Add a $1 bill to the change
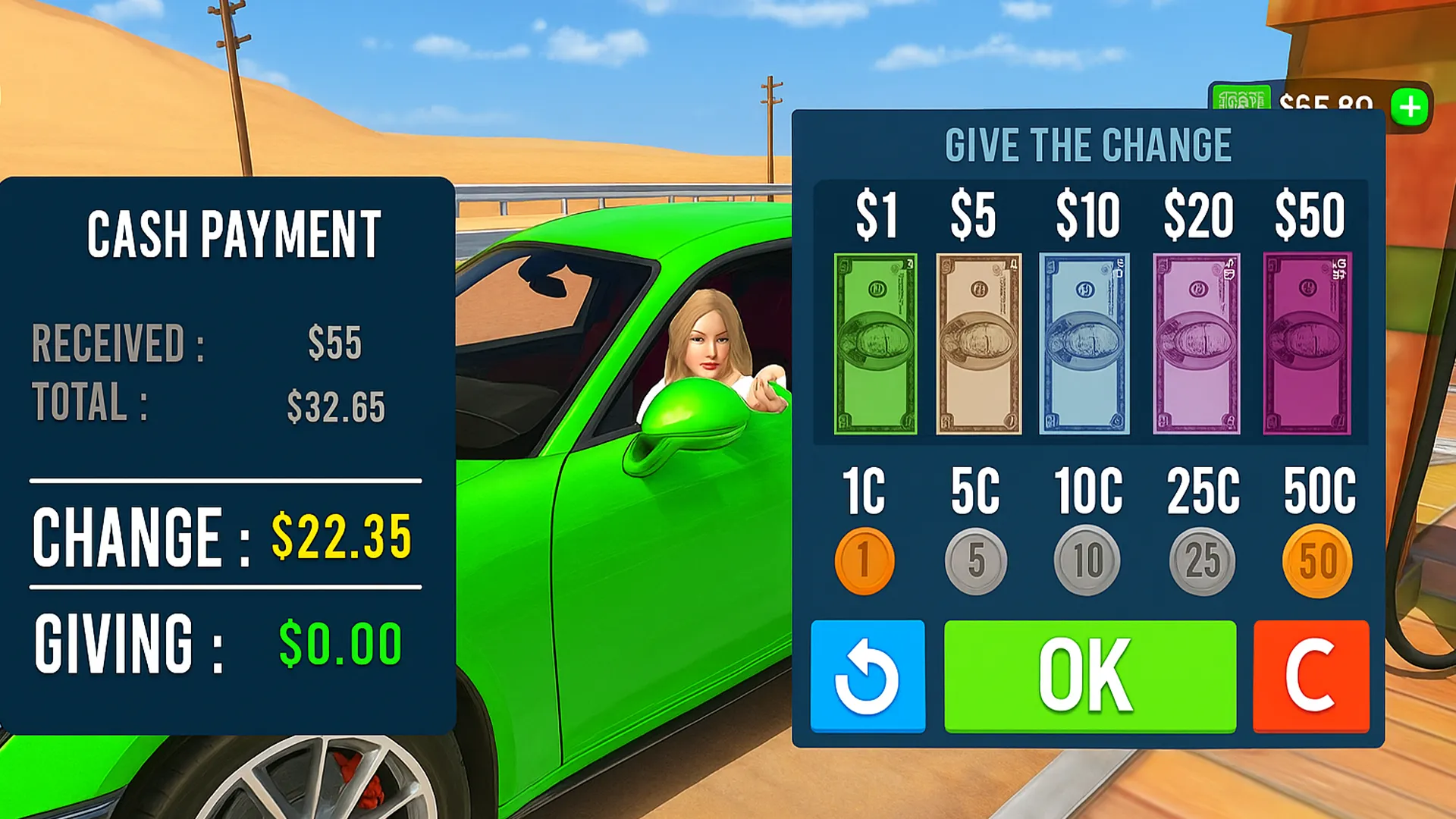This screenshot has height=819, width=1456. [875, 344]
